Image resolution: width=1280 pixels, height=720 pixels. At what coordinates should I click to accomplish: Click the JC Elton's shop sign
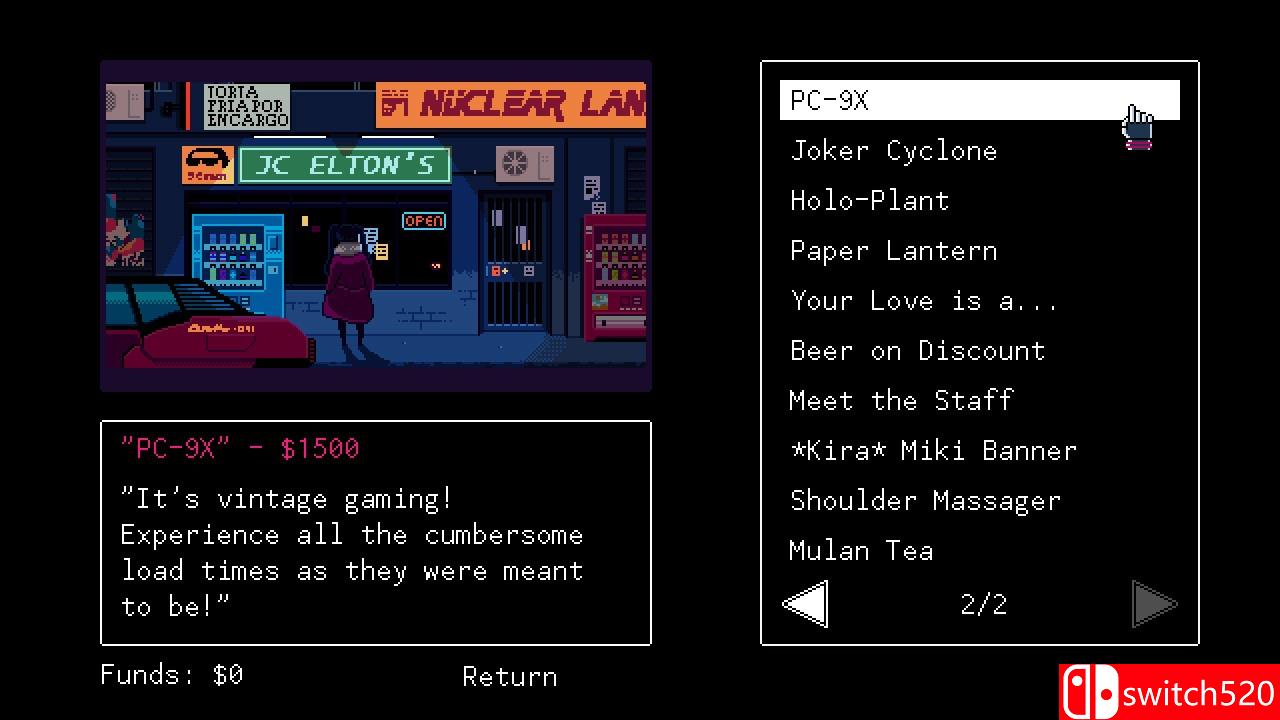coord(344,164)
